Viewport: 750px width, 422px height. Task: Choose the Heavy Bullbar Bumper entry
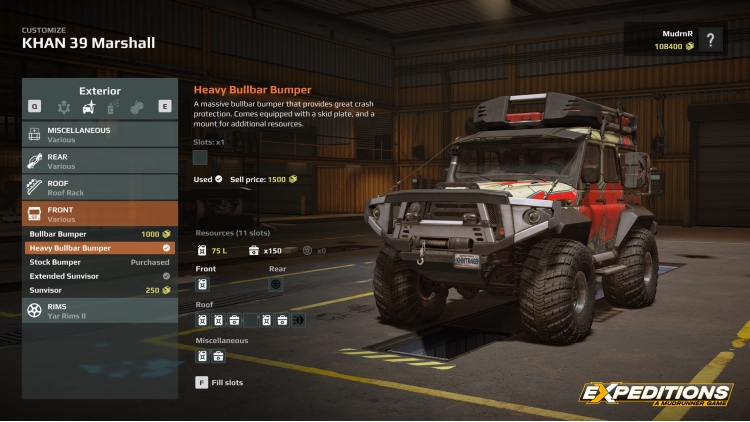tap(99, 248)
